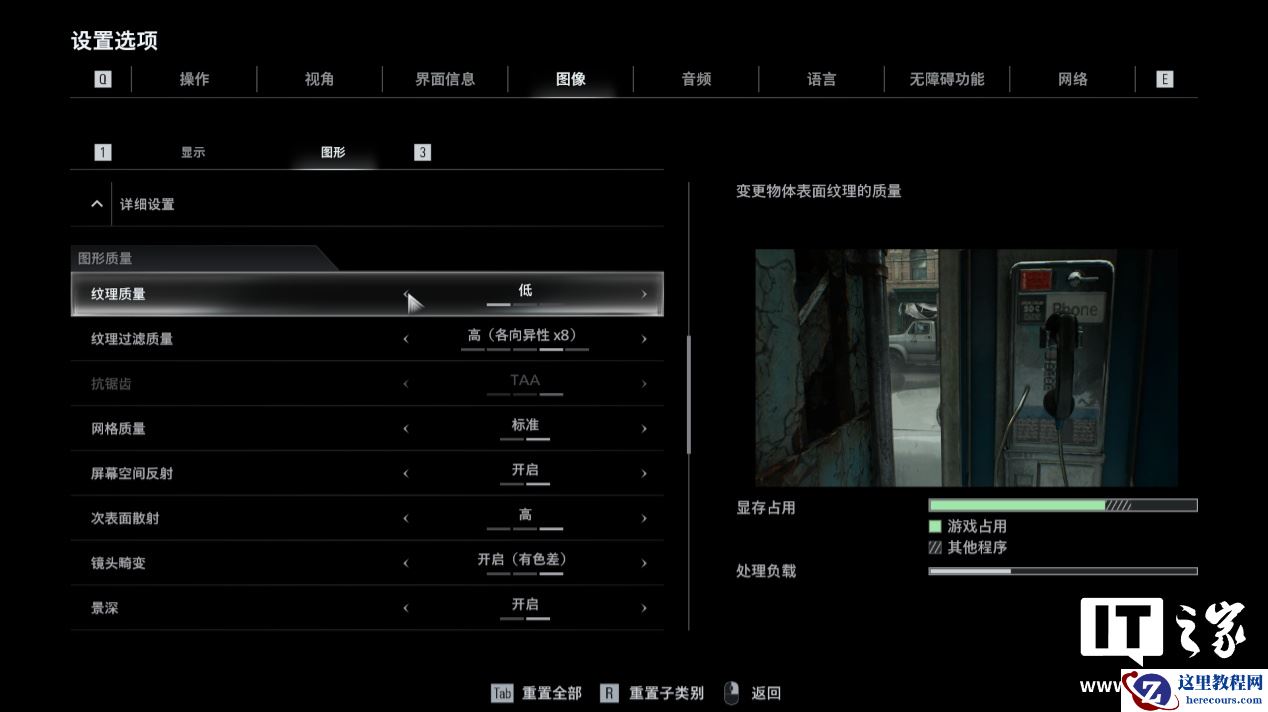Select the 图形 sub-tab
This screenshot has height=712, width=1268.
tap(333, 153)
